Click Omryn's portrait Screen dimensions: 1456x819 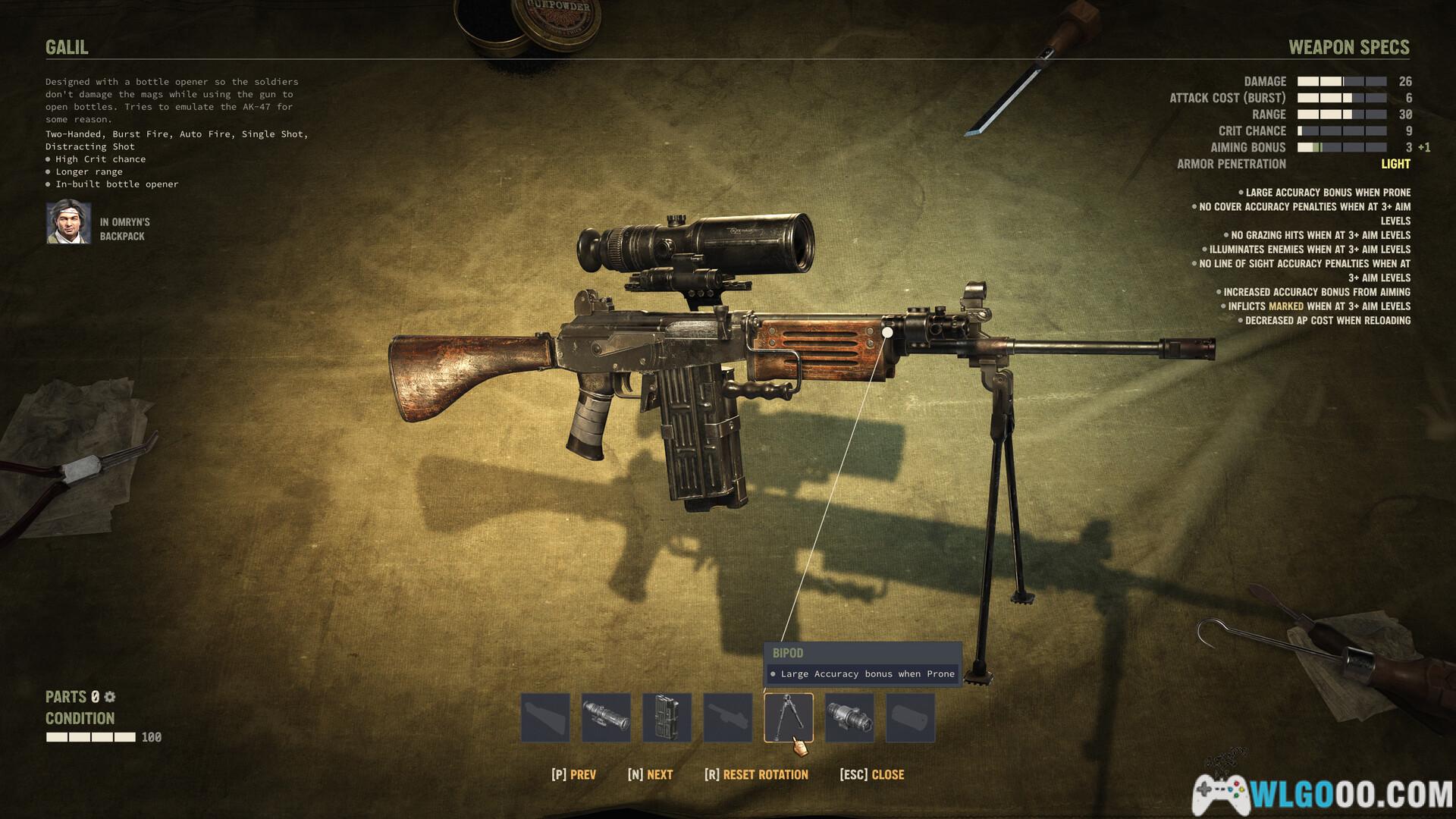click(x=69, y=223)
